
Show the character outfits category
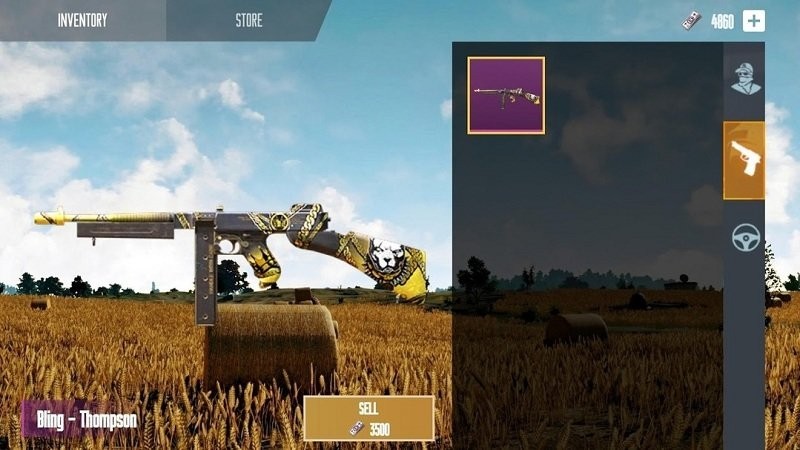(x=744, y=79)
